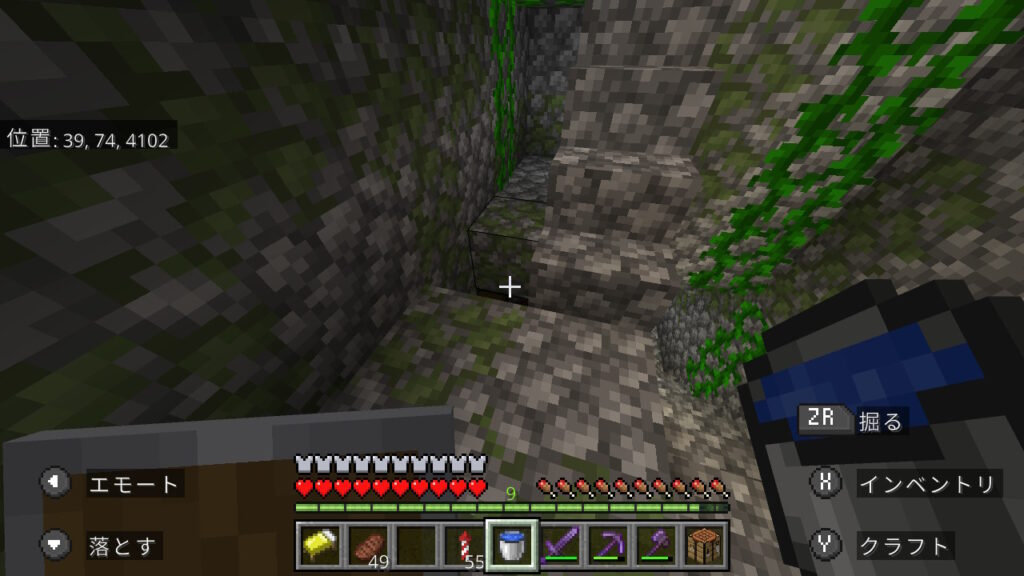Choose the cooked meat stack of 49
The image size is (1024, 576).
[x=368, y=545]
